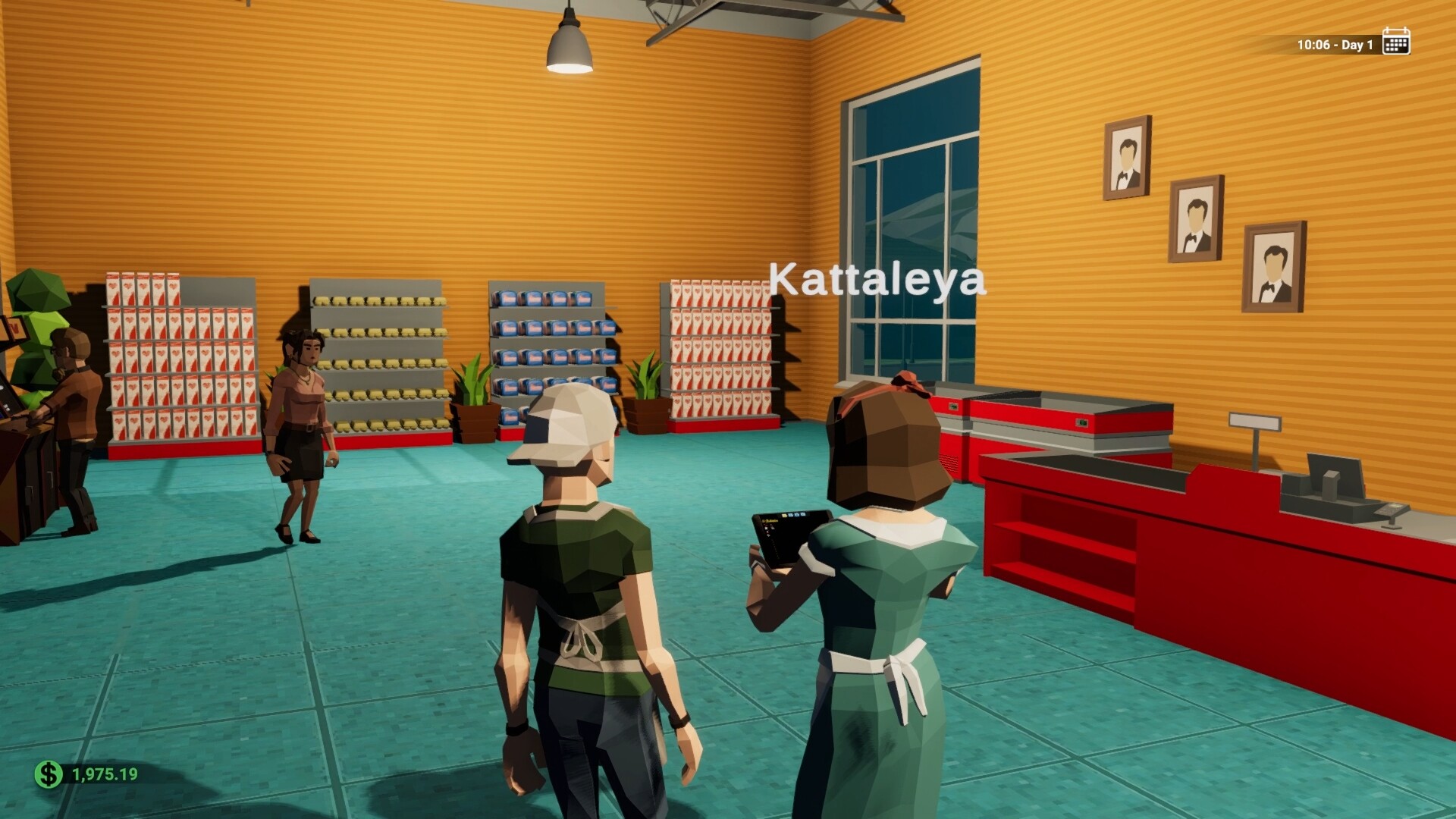Select the first blue icon on tablet top bar
1456x819 pixels.
click(x=790, y=515)
